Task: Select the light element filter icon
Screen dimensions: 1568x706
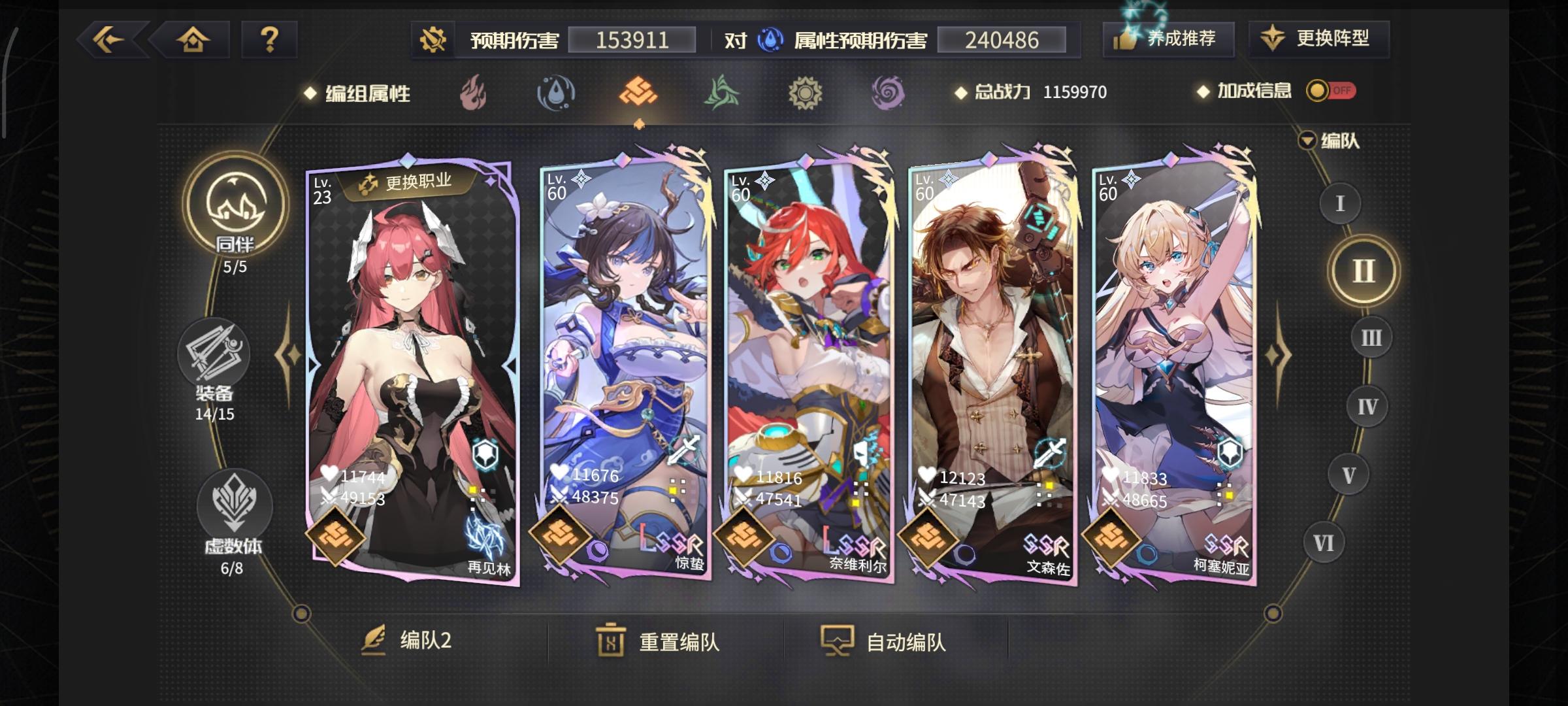Action: tap(806, 93)
